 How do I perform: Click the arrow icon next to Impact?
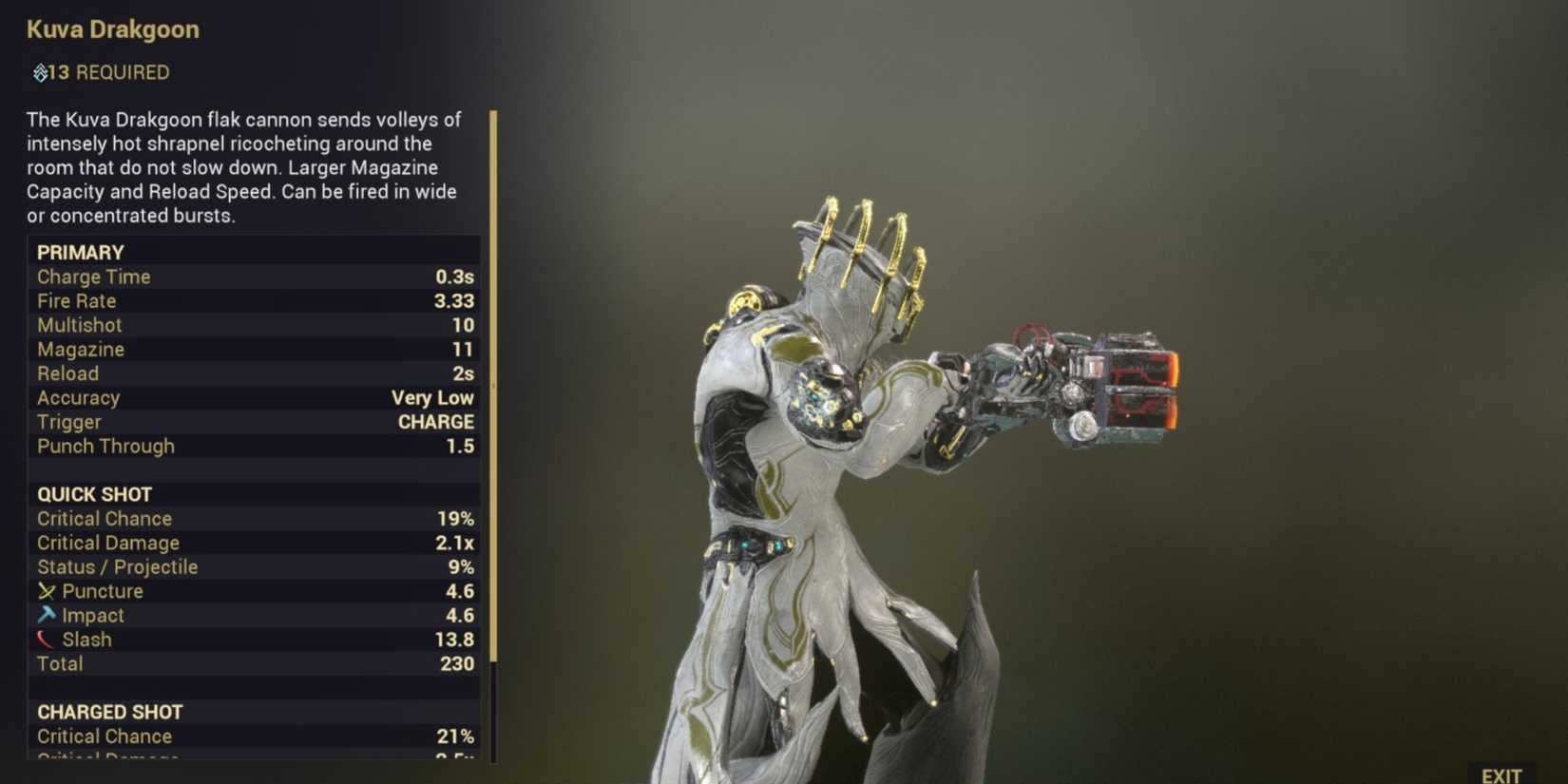(x=47, y=615)
